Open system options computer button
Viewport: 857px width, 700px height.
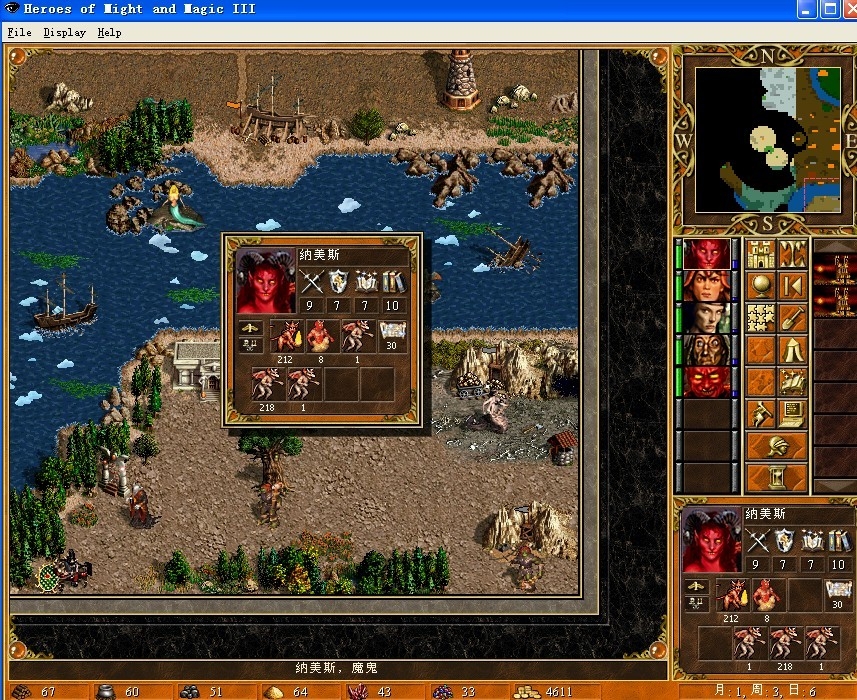pyautogui.click(x=794, y=414)
